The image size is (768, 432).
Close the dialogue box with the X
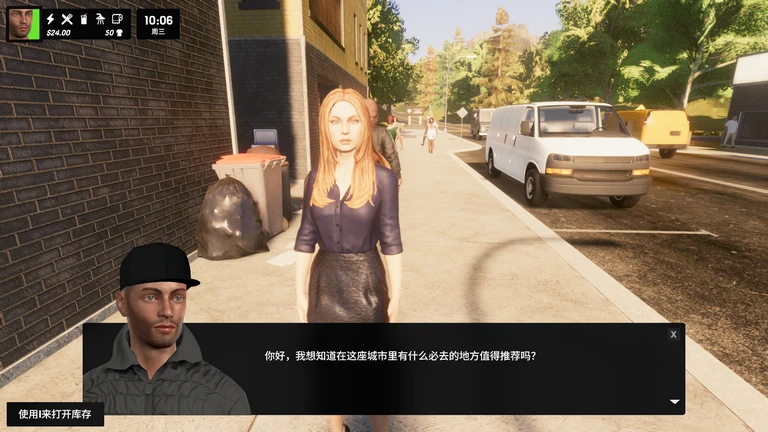point(673,334)
